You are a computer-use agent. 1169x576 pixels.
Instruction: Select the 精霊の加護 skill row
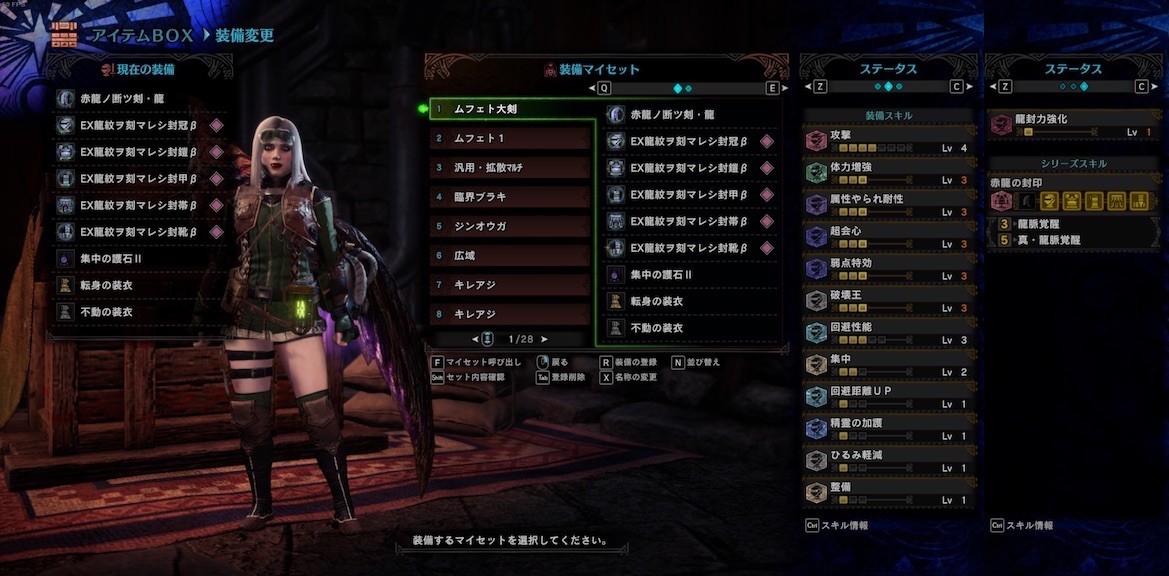888,428
